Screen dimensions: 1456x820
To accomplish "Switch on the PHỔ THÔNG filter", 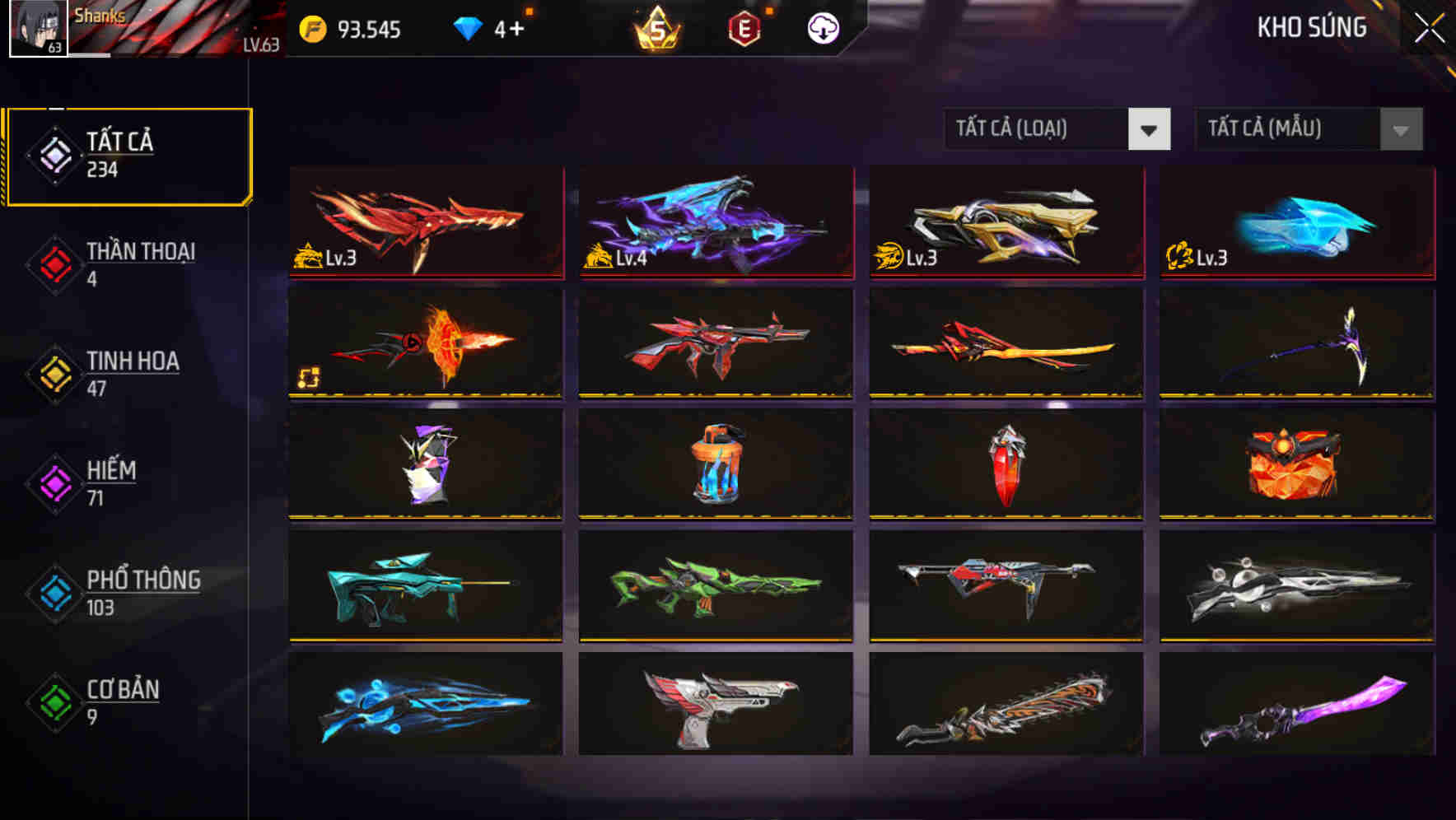I will click(x=54, y=594).
